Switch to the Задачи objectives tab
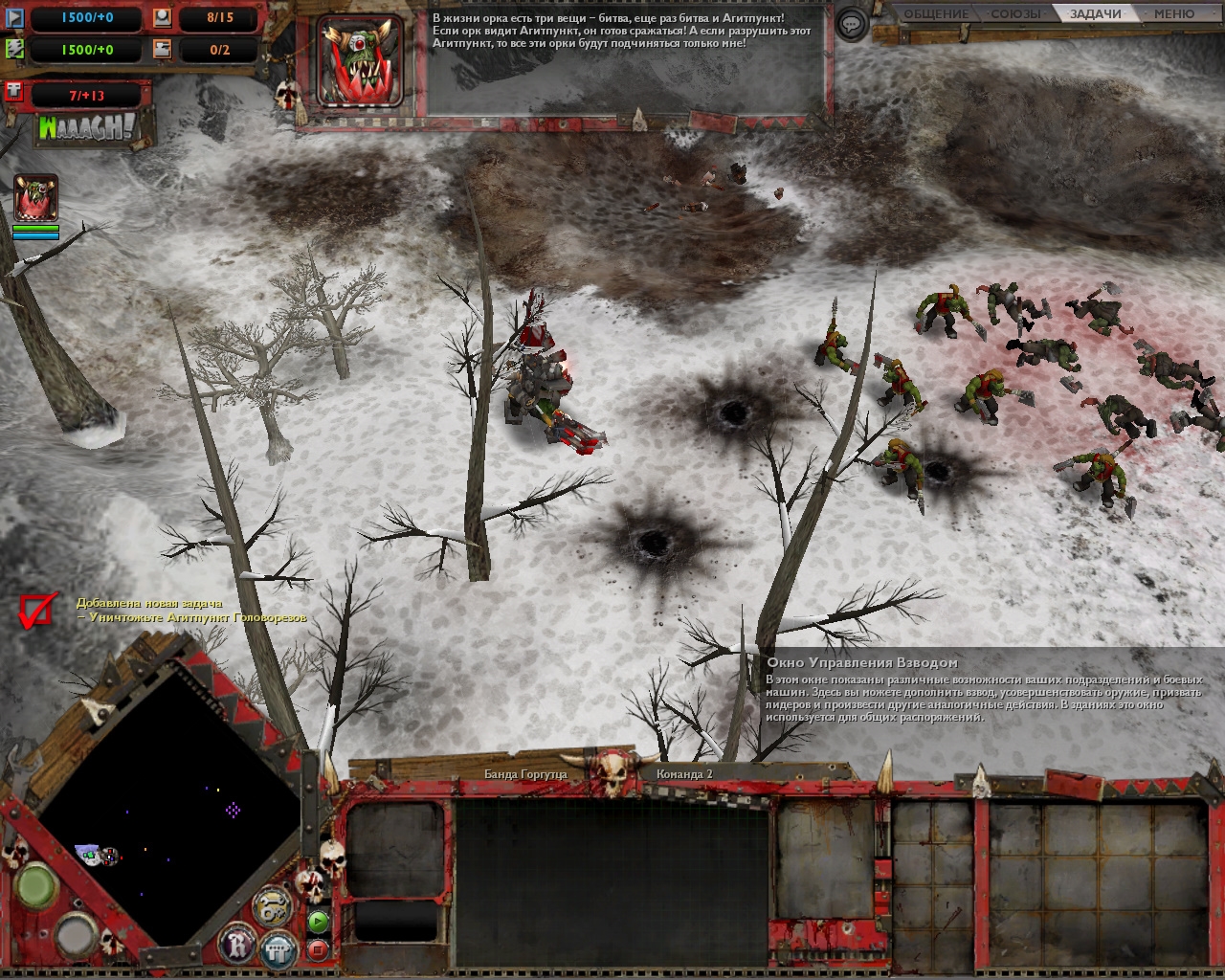 click(1095, 13)
